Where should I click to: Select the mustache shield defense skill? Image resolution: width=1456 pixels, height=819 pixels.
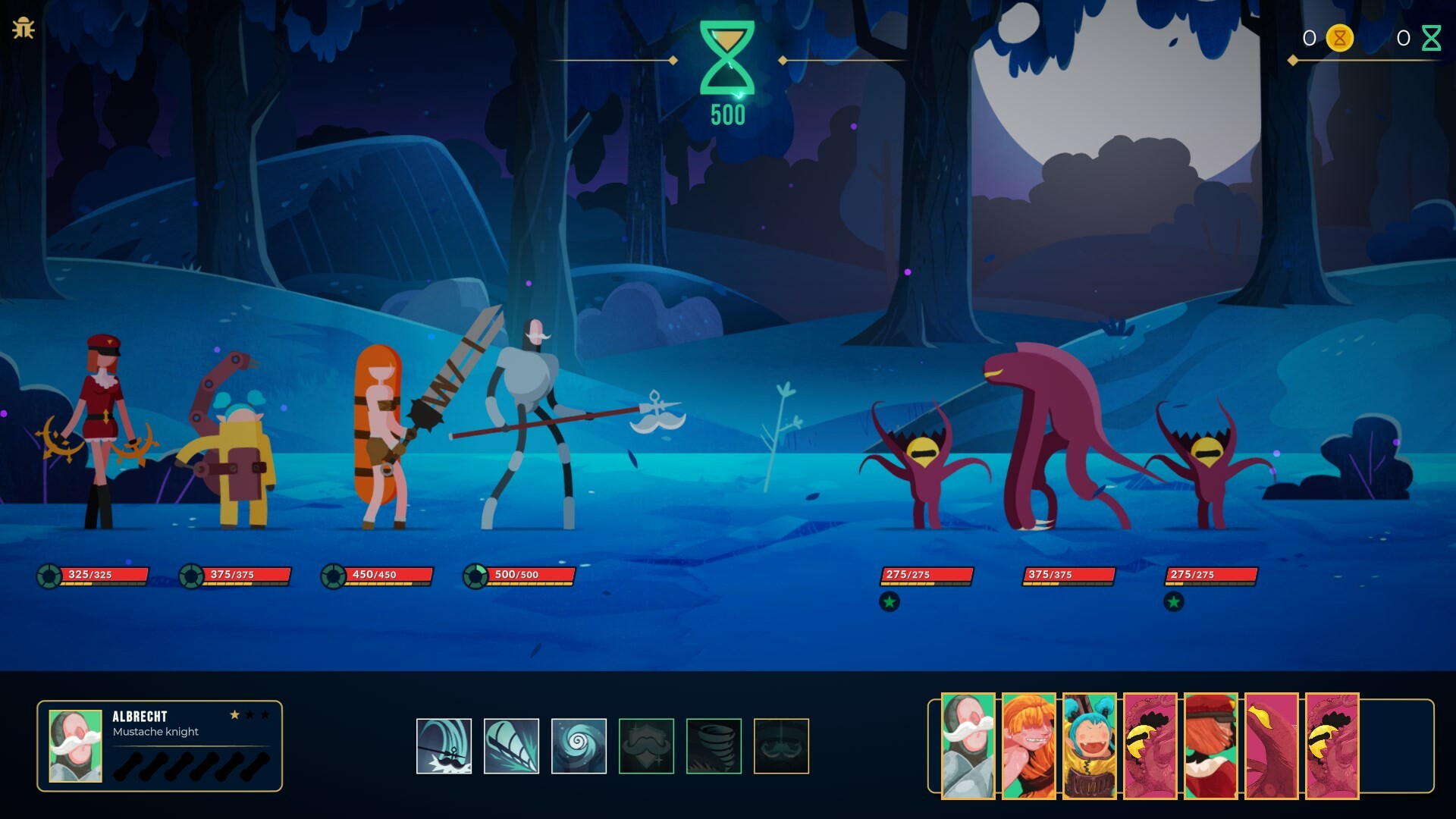point(645,745)
